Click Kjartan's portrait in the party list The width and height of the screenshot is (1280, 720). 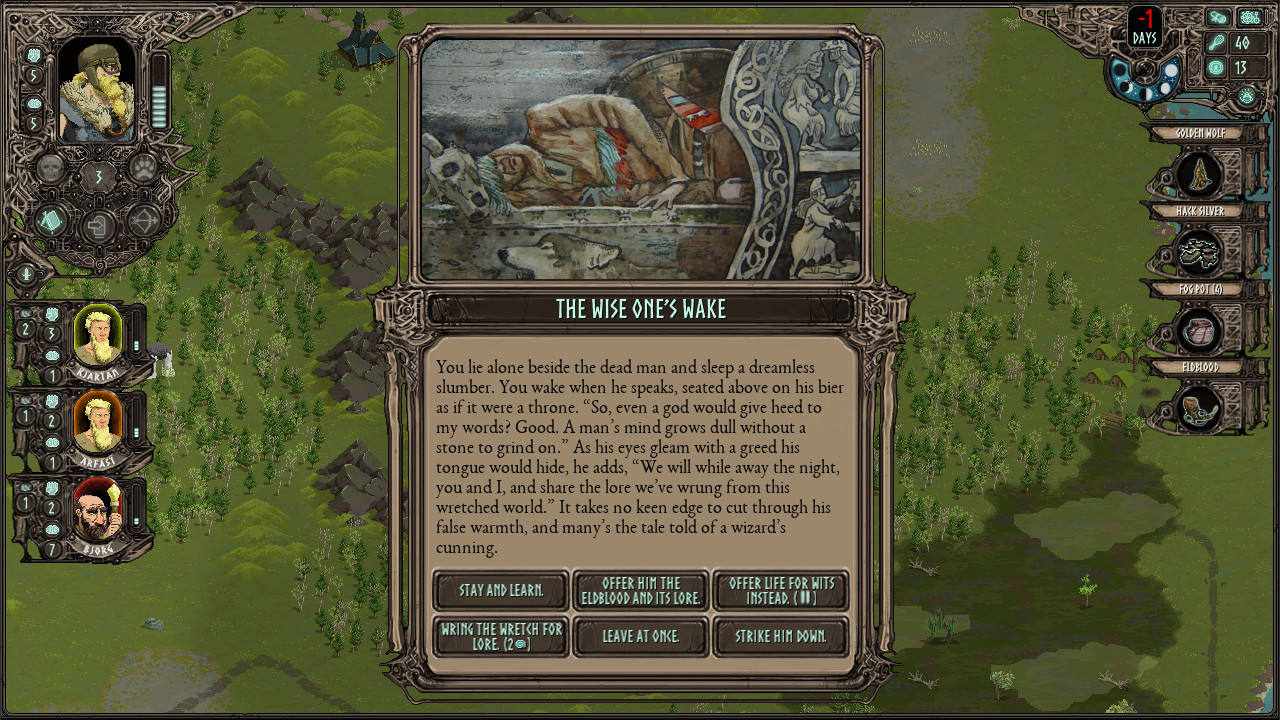tap(97, 336)
